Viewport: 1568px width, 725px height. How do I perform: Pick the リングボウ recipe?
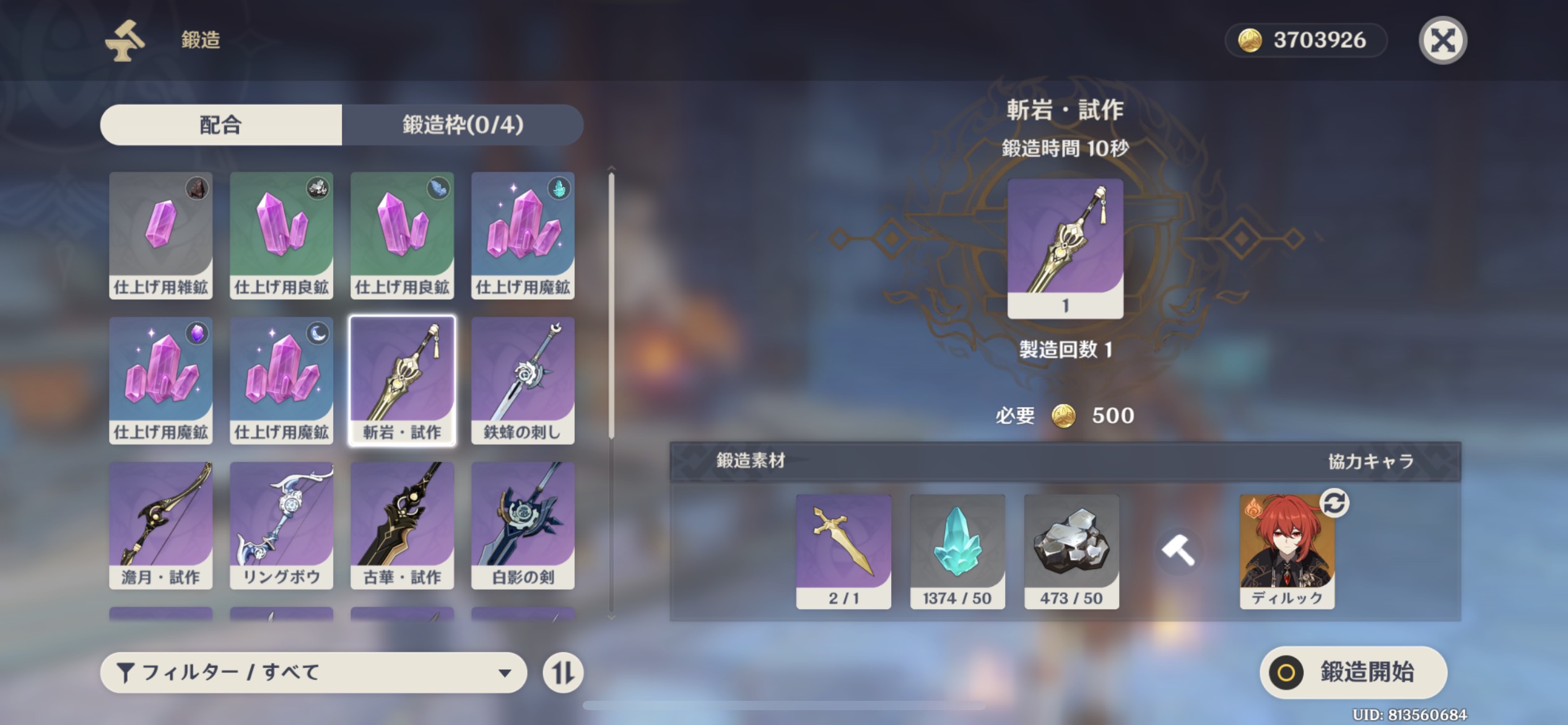pos(281,525)
